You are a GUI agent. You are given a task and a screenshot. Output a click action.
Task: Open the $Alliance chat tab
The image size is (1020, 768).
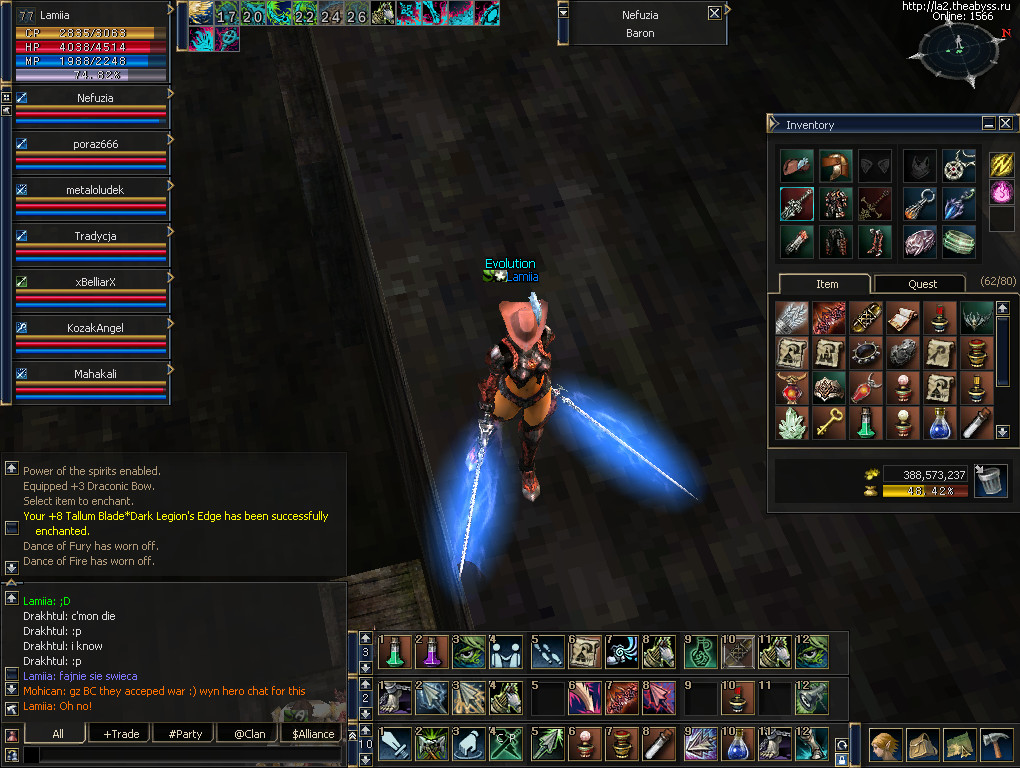point(313,734)
